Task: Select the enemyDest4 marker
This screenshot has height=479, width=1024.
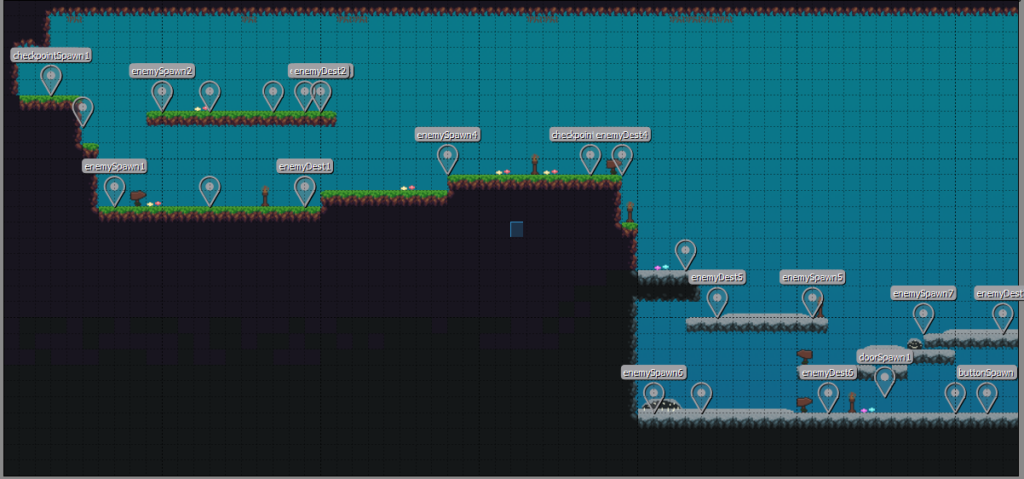Action: click(622, 156)
